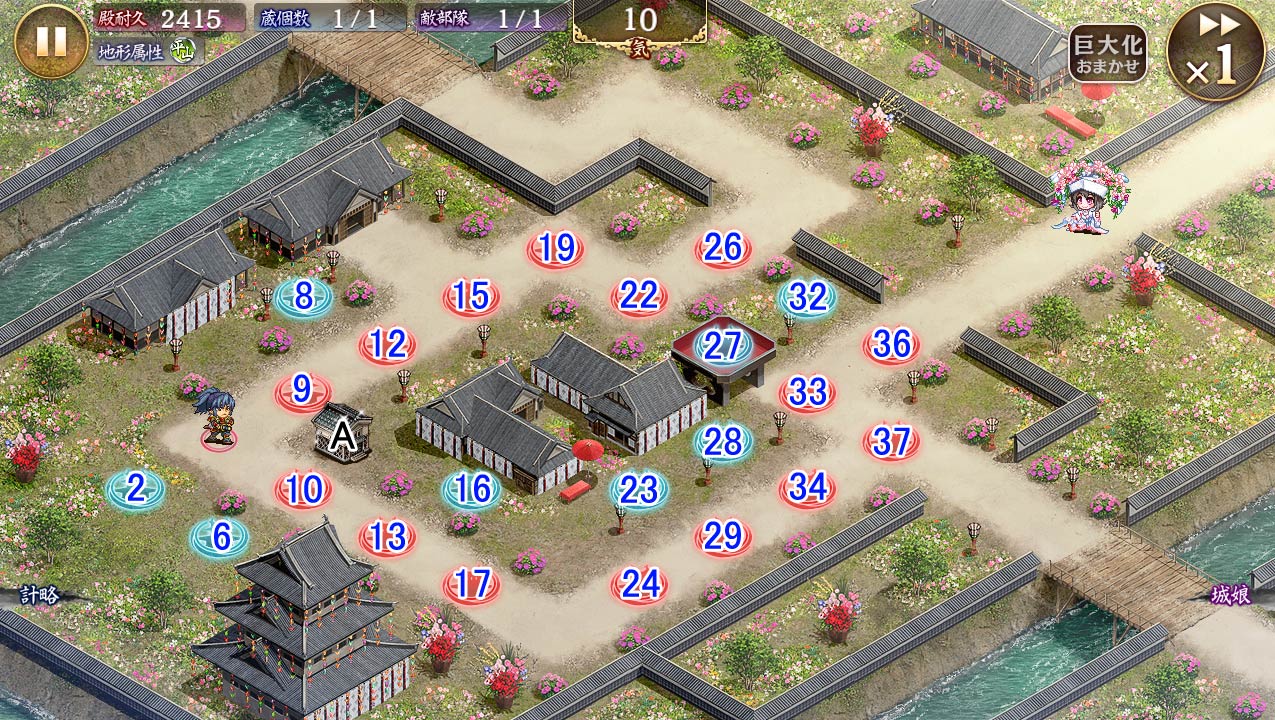
Task: Choose red deployment tile 17
Action: click(x=471, y=584)
